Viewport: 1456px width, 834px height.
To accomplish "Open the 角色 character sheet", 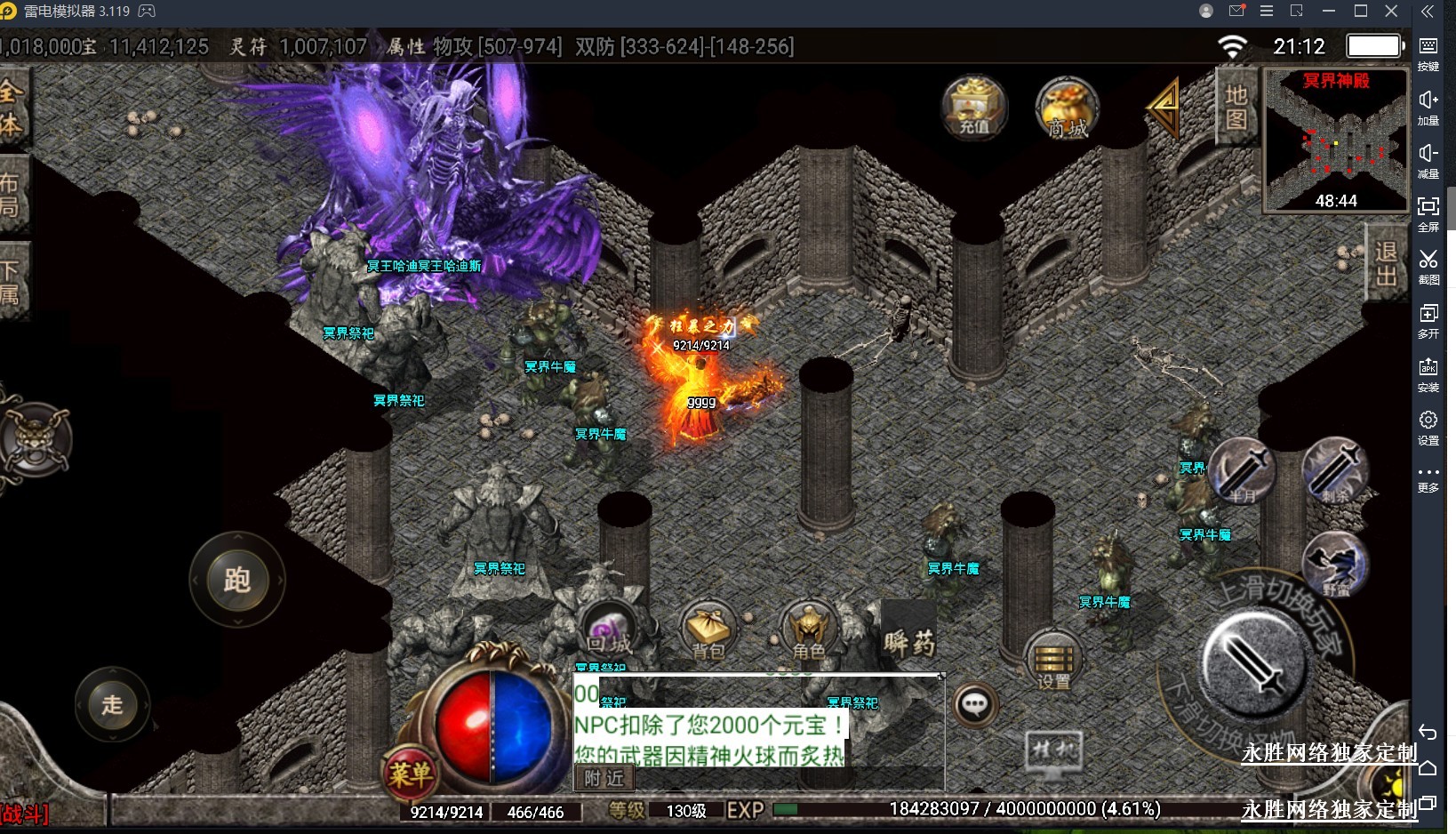I will [809, 630].
